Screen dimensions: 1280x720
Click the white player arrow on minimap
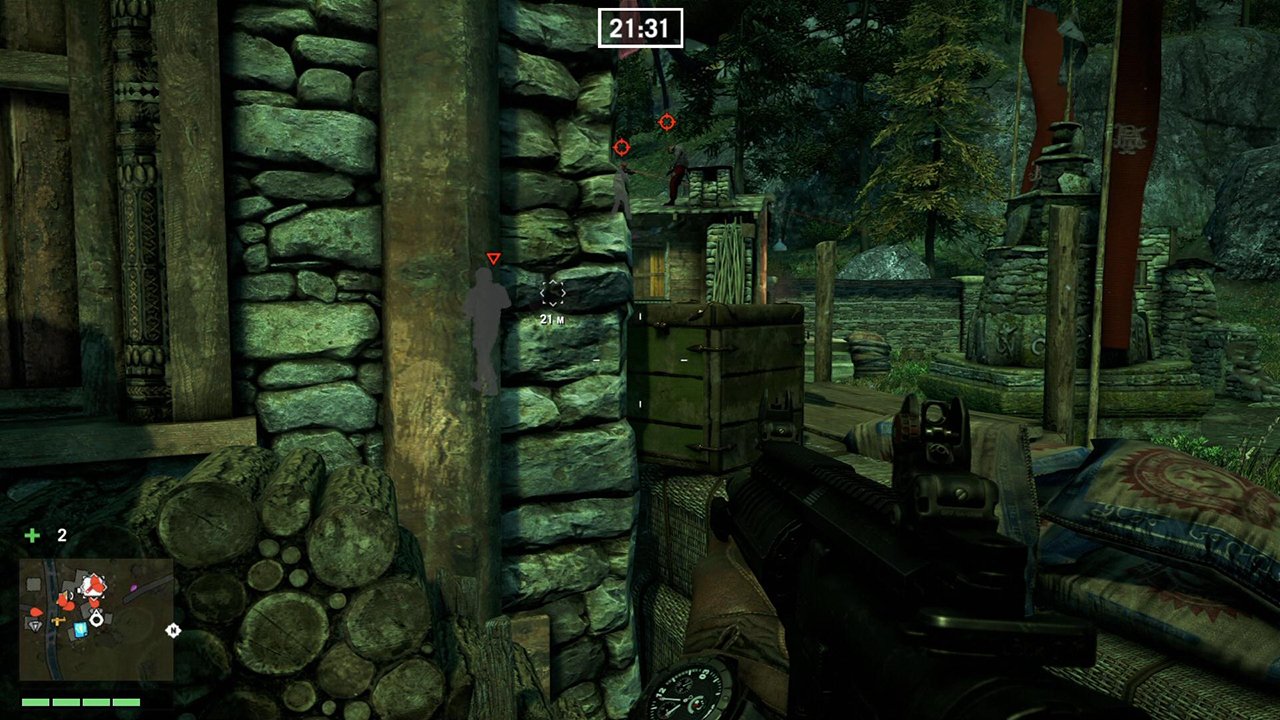96,619
